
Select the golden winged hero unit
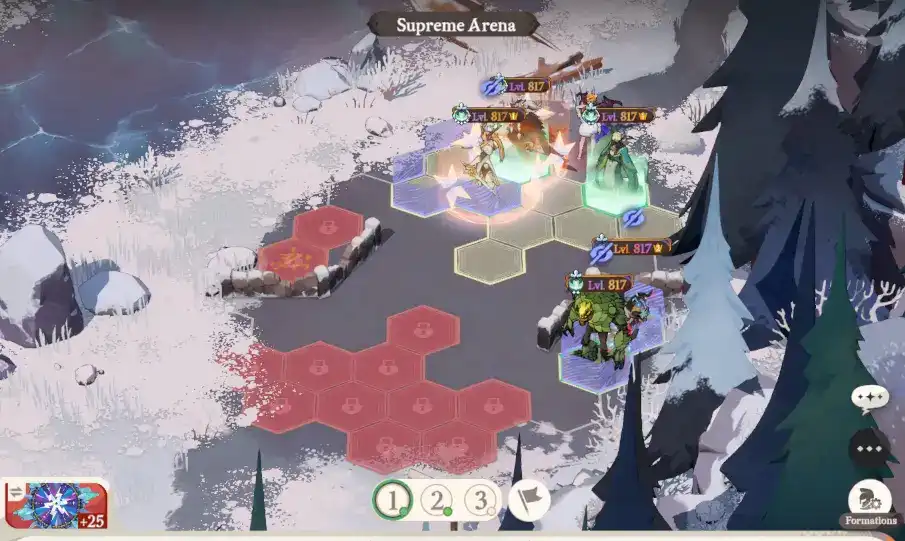pos(488,160)
